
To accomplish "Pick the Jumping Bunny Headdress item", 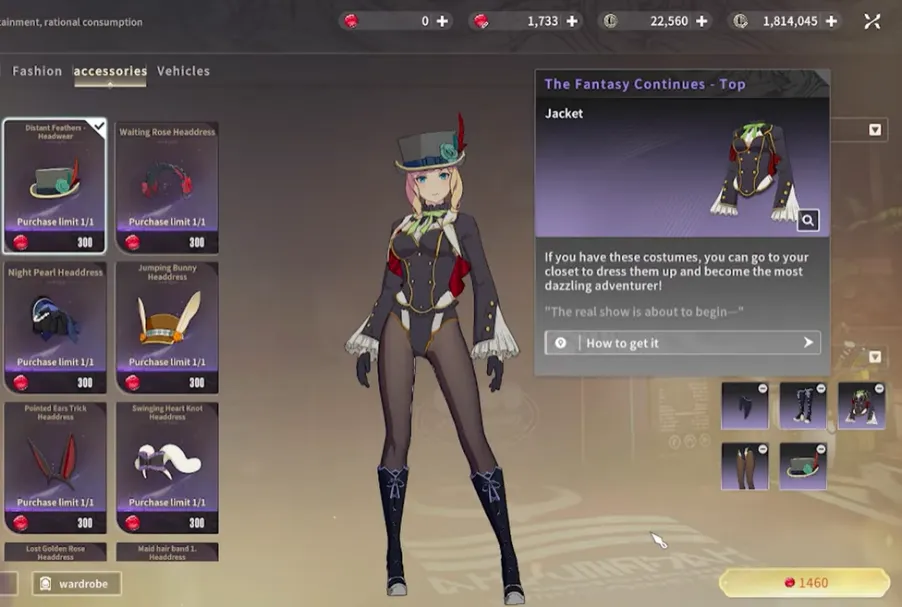I will coord(167,326).
